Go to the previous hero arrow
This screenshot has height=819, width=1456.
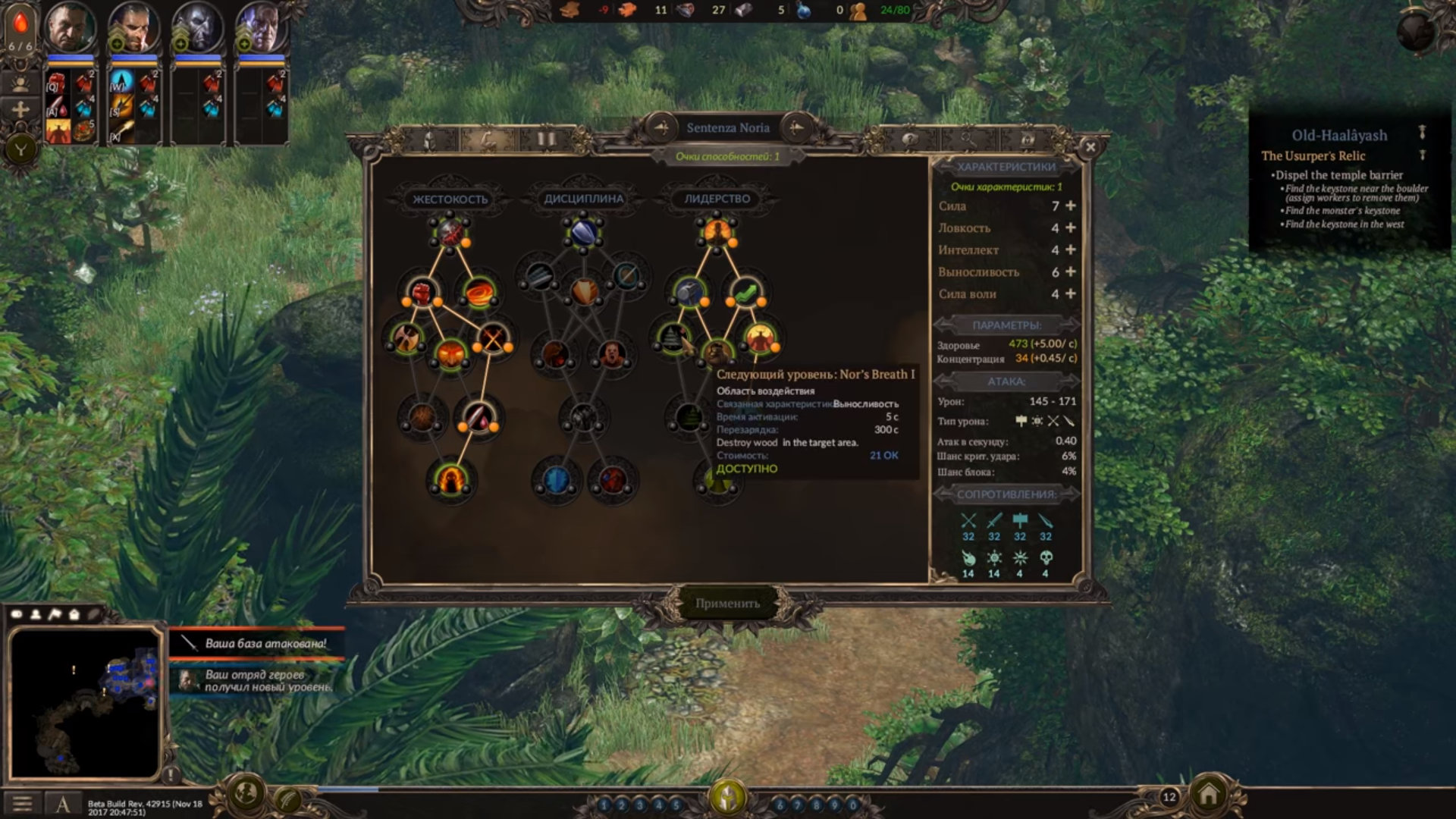(x=661, y=127)
